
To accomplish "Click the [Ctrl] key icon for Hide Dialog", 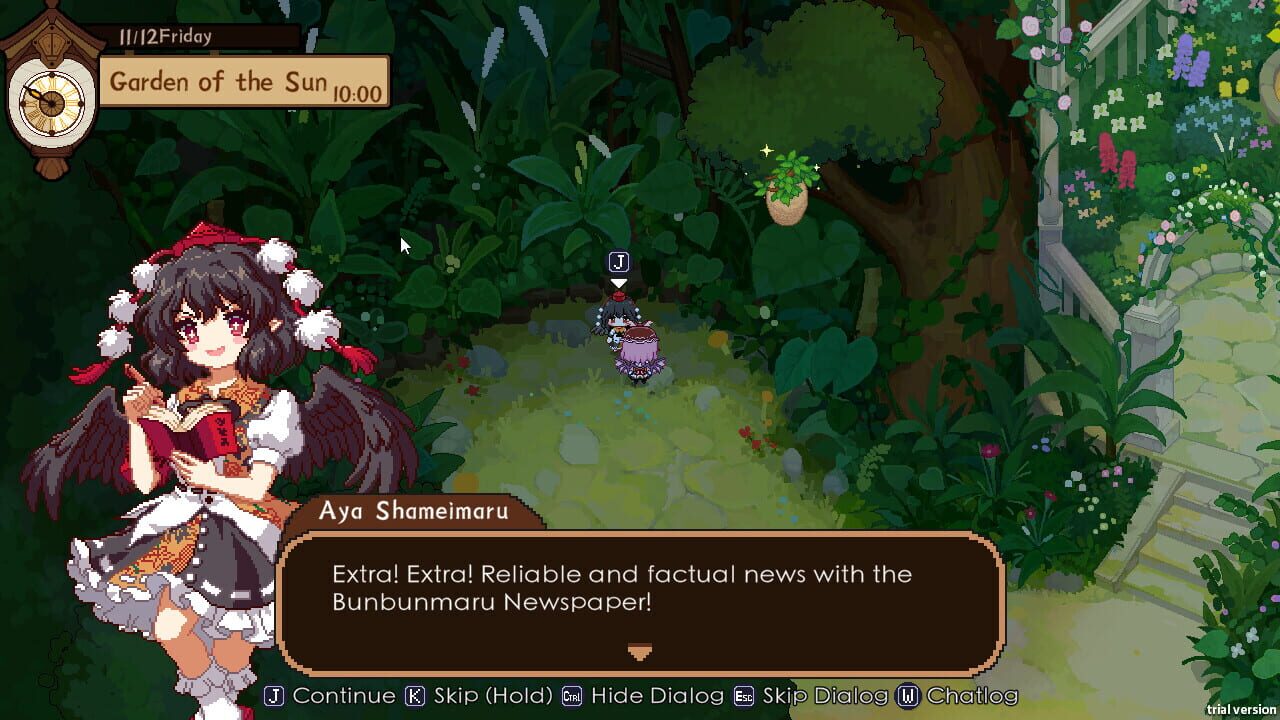I will point(573,695).
